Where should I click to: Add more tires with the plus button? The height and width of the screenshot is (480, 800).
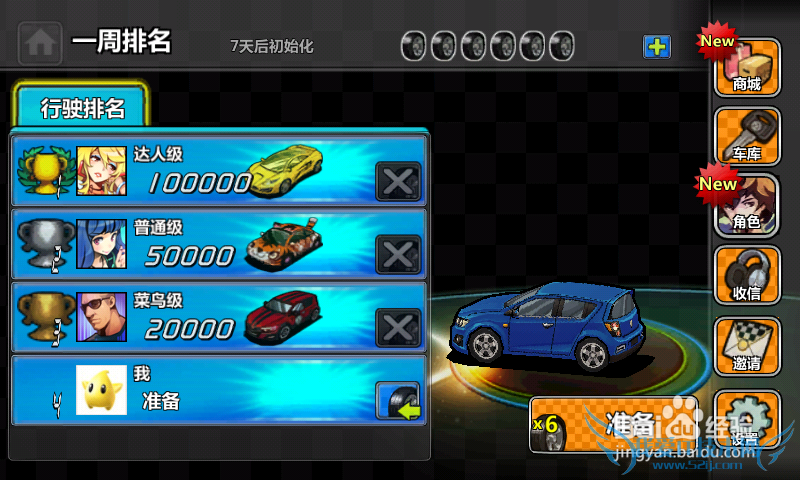(657, 46)
